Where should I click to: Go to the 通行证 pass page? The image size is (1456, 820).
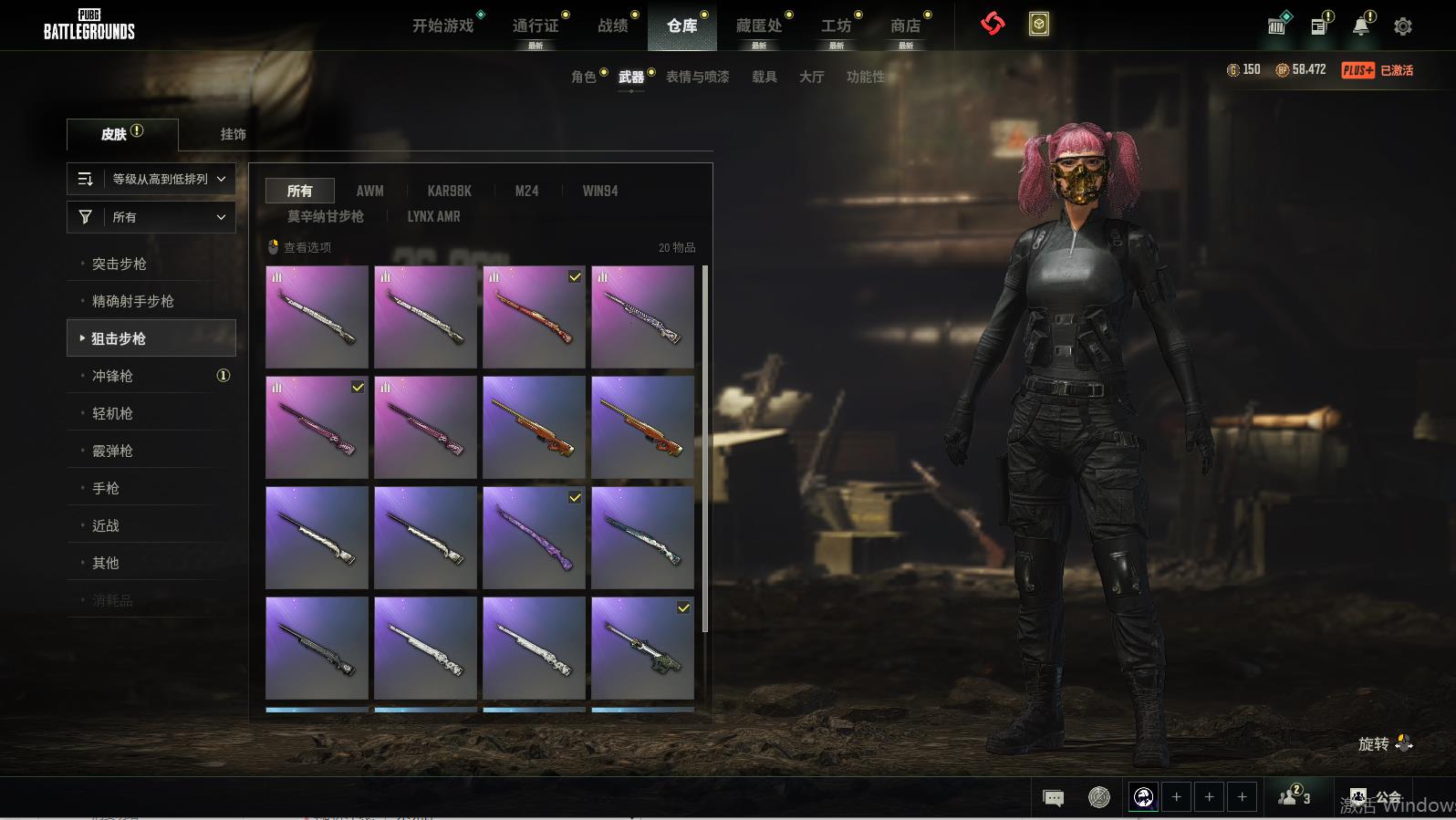pos(536,26)
